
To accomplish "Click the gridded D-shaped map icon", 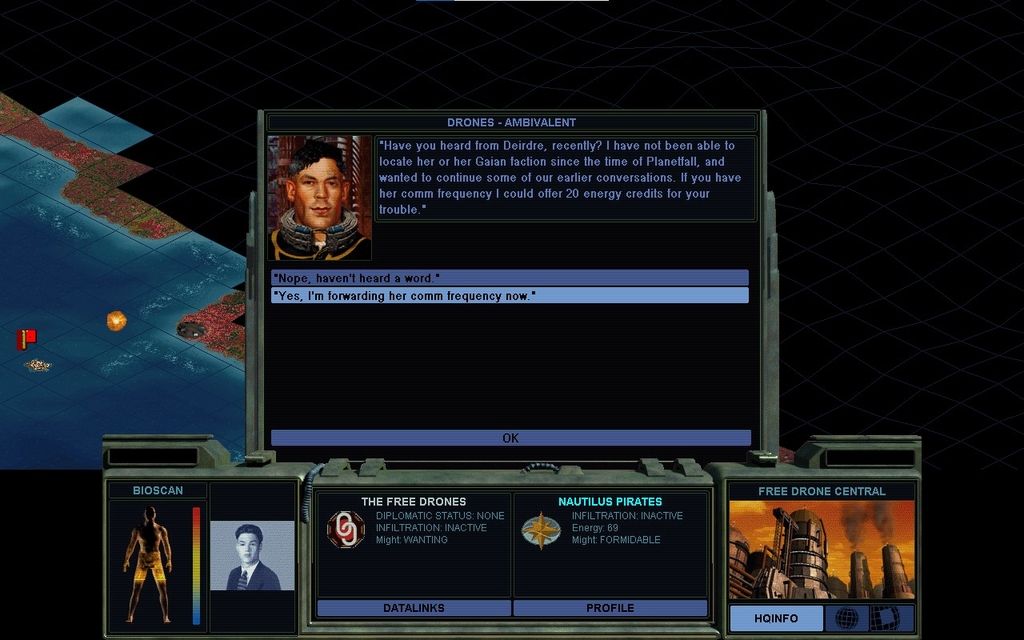I will (x=883, y=618).
